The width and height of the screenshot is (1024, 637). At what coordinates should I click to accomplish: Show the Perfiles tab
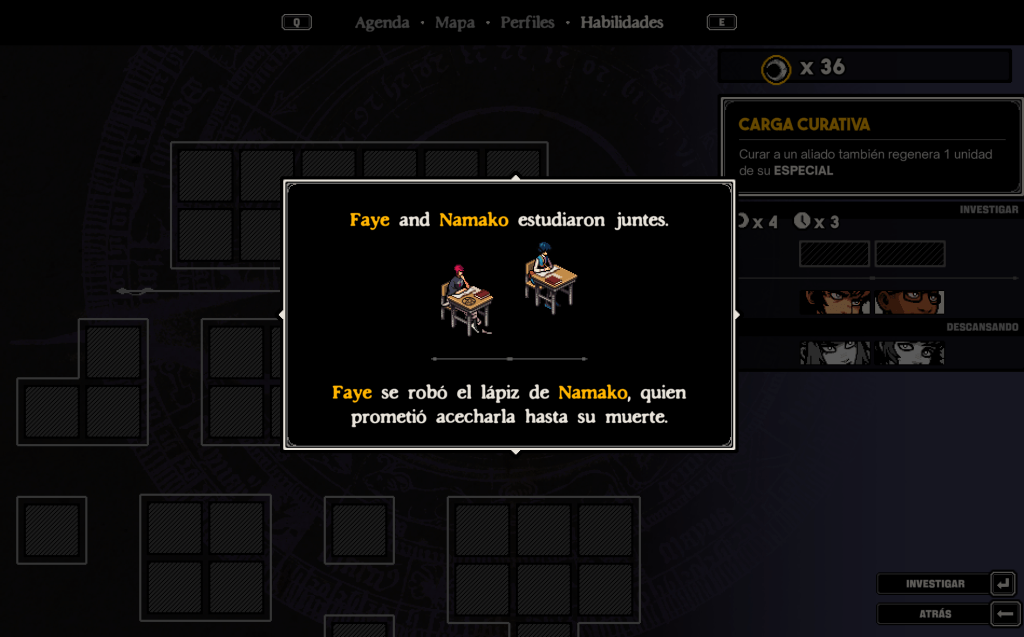coord(527,22)
